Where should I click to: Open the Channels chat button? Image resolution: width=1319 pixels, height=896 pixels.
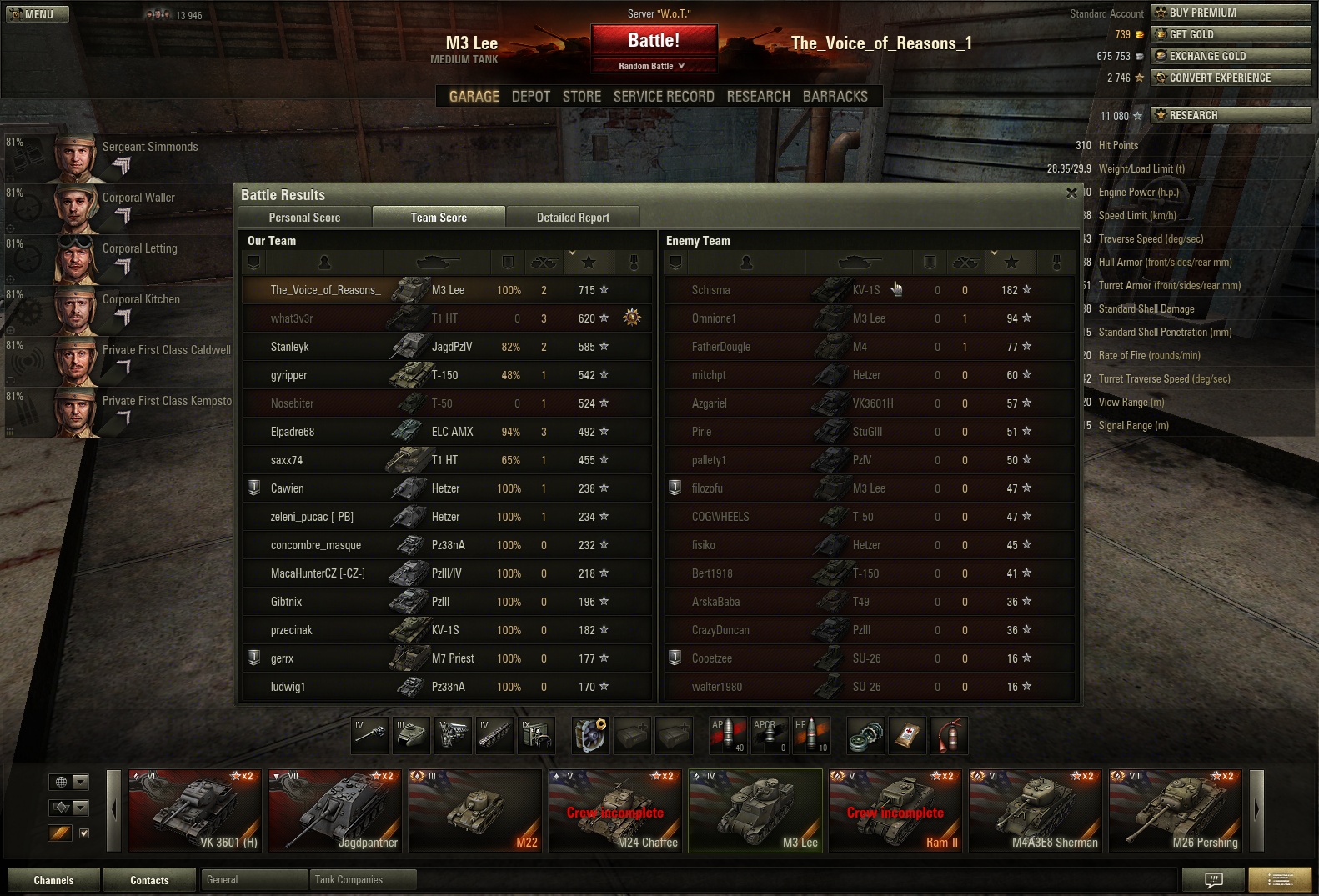53,880
